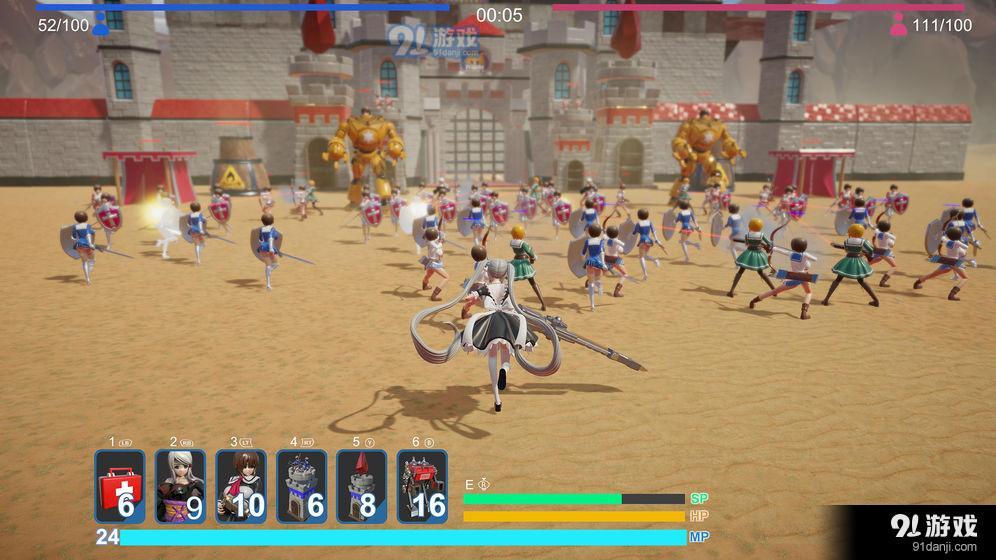Select the blue-trimmed archer tower card
The height and width of the screenshot is (560, 996).
pyautogui.click(x=301, y=486)
